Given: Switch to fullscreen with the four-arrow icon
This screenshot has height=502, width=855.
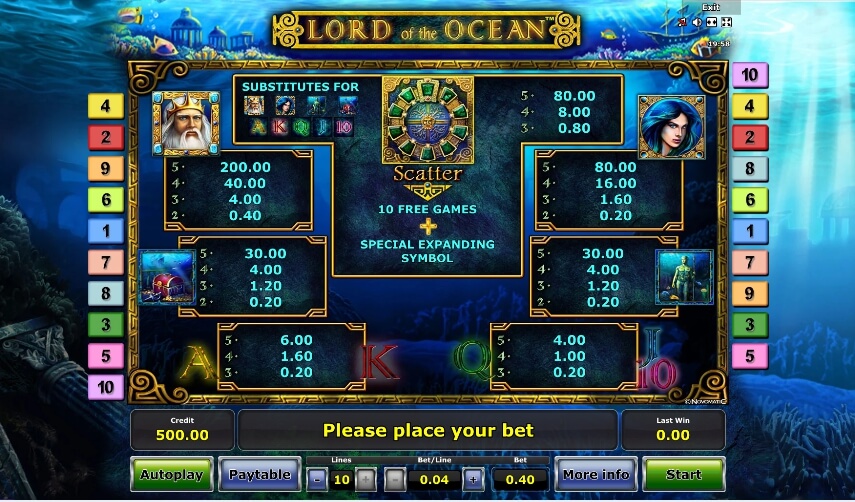Looking at the screenshot, I should [x=726, y=21].
